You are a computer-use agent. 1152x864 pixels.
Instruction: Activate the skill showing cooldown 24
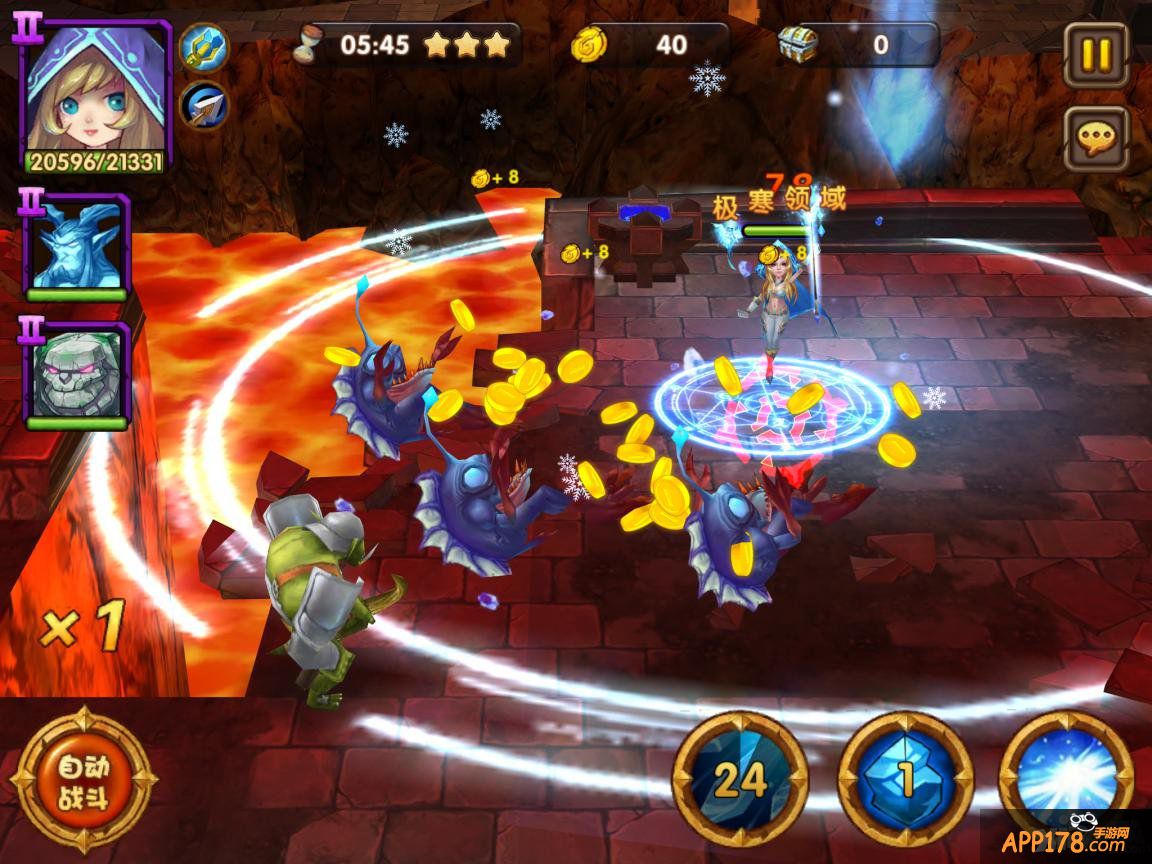740,778
